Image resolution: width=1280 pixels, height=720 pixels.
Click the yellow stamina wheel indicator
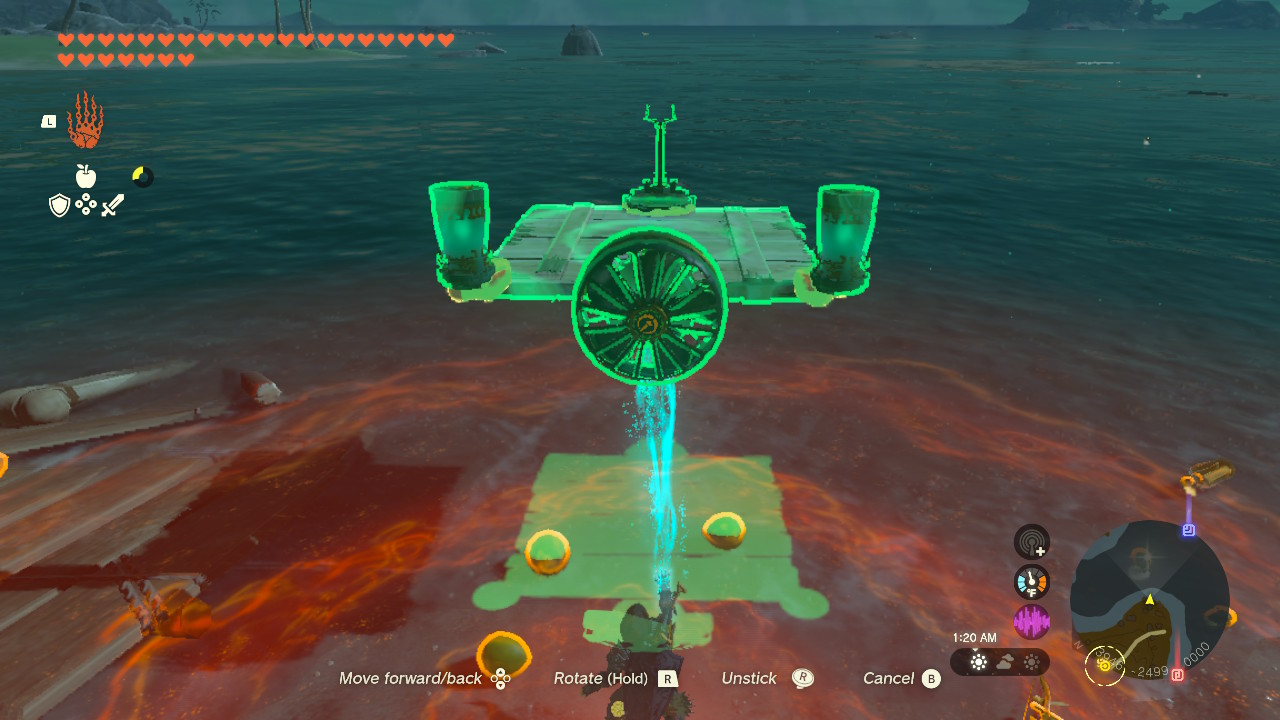pos(142,176)
